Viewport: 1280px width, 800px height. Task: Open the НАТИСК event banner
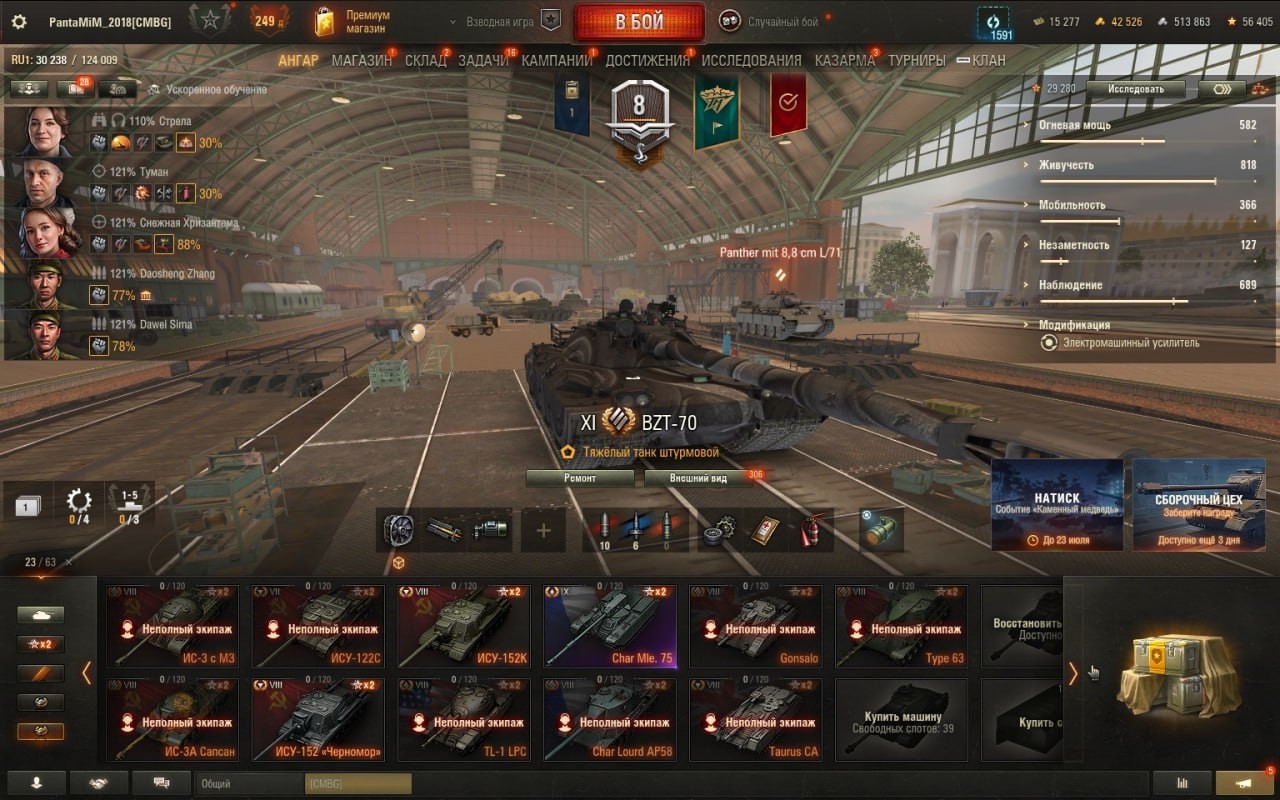(x=1057, y=505)
